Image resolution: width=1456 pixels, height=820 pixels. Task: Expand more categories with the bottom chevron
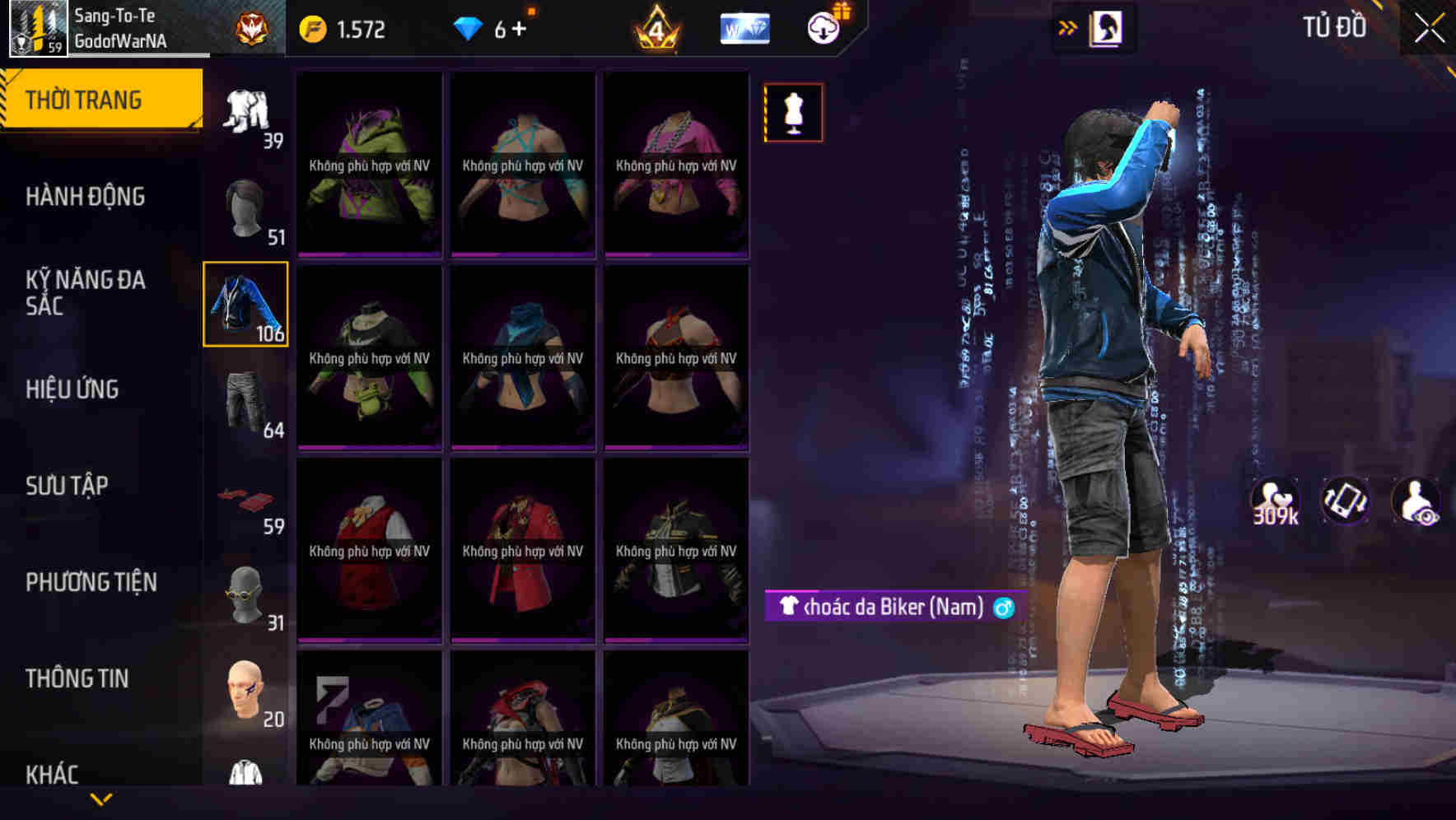pyautogui.click(x=101, y=798)
